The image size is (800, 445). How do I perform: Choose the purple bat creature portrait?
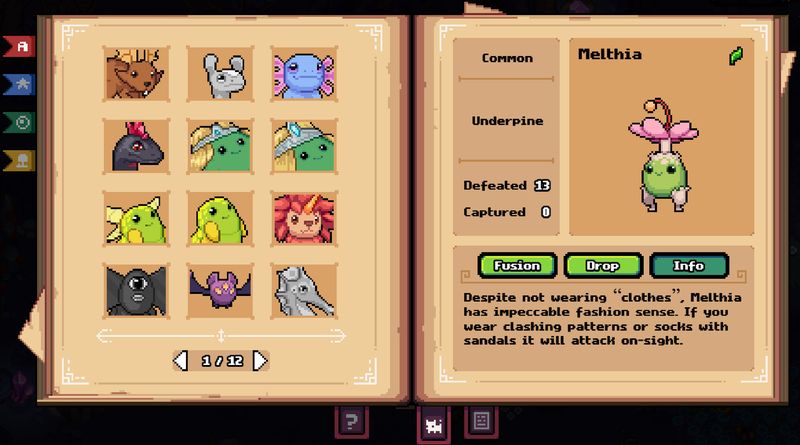(x=220, y=291)
